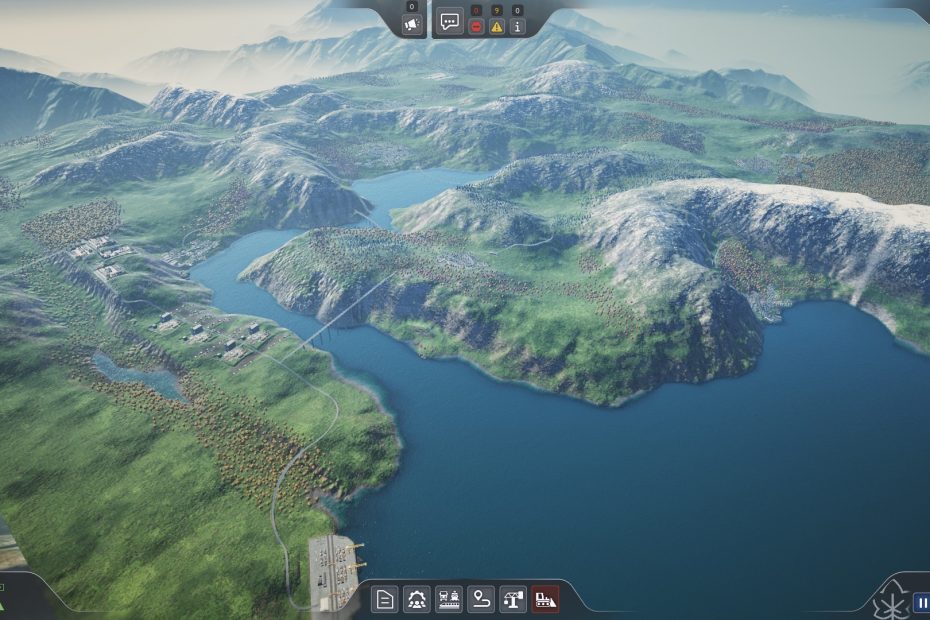Open the document overview menu
The image size is (930, 620).
pos(385,599)
